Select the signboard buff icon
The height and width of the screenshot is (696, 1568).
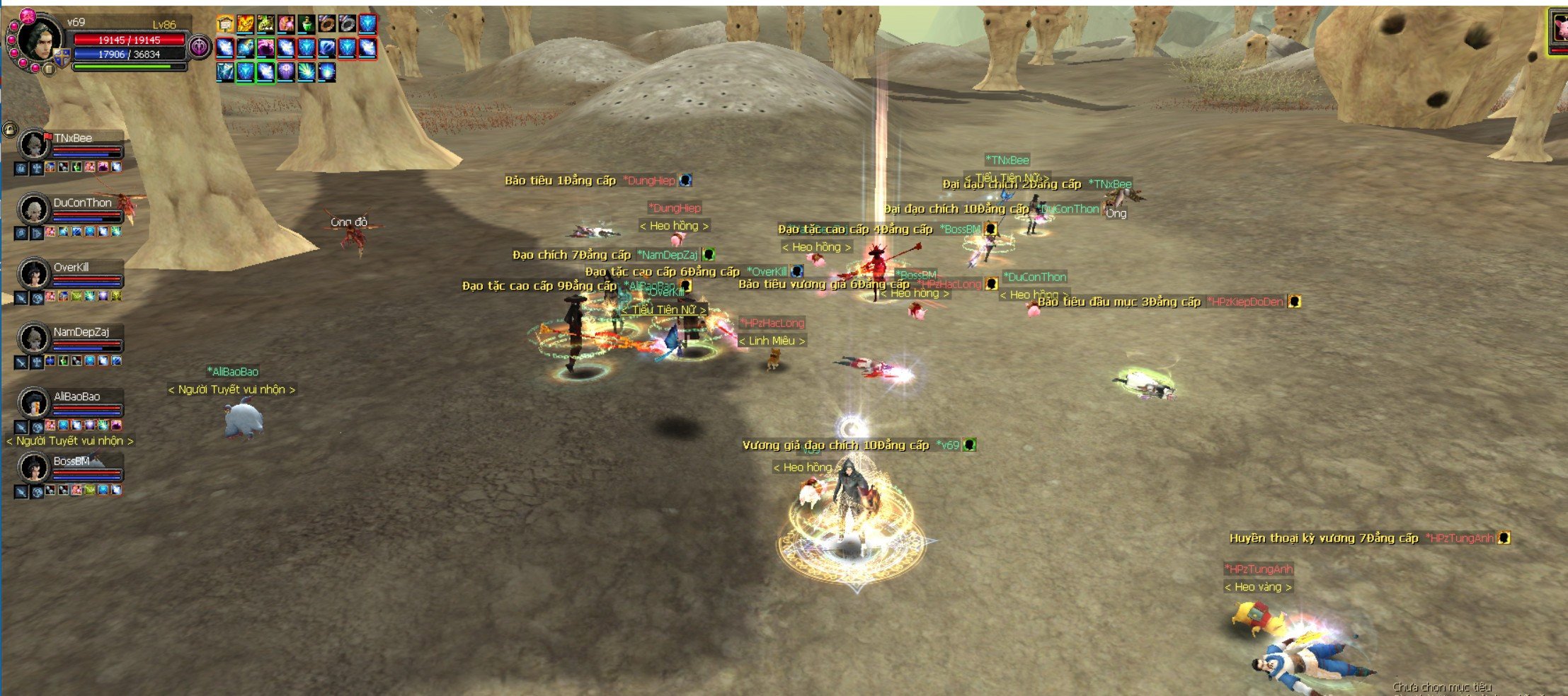(x=225, y=25)
